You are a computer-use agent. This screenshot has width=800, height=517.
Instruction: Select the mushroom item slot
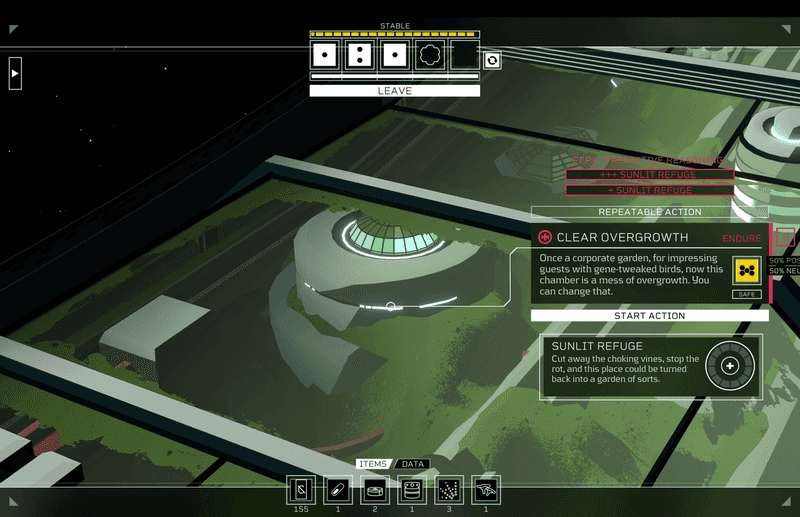click(x=486, y=489)
